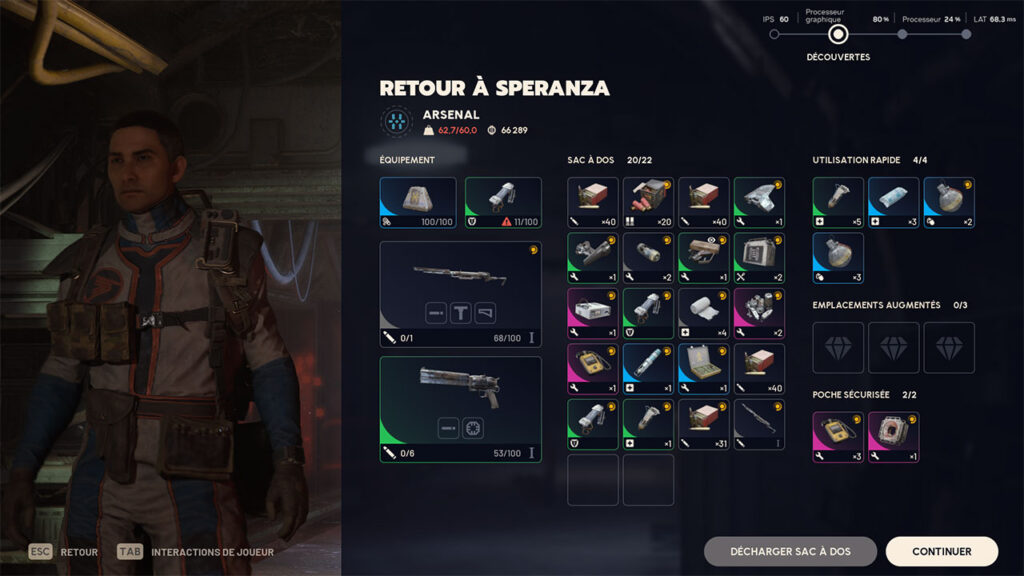Click the Continuer button

[x=941, y=551]
